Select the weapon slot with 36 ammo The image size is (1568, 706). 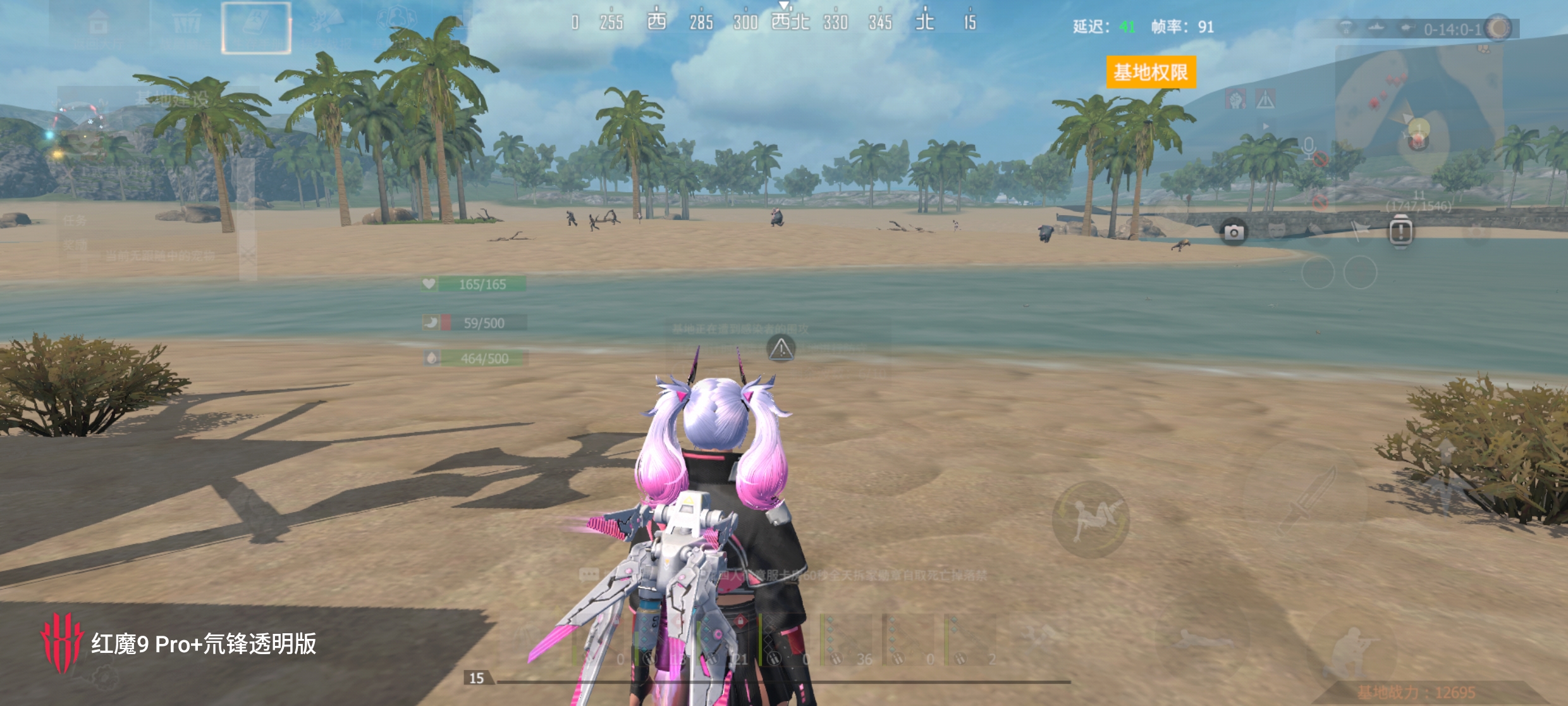click(847, 640)
